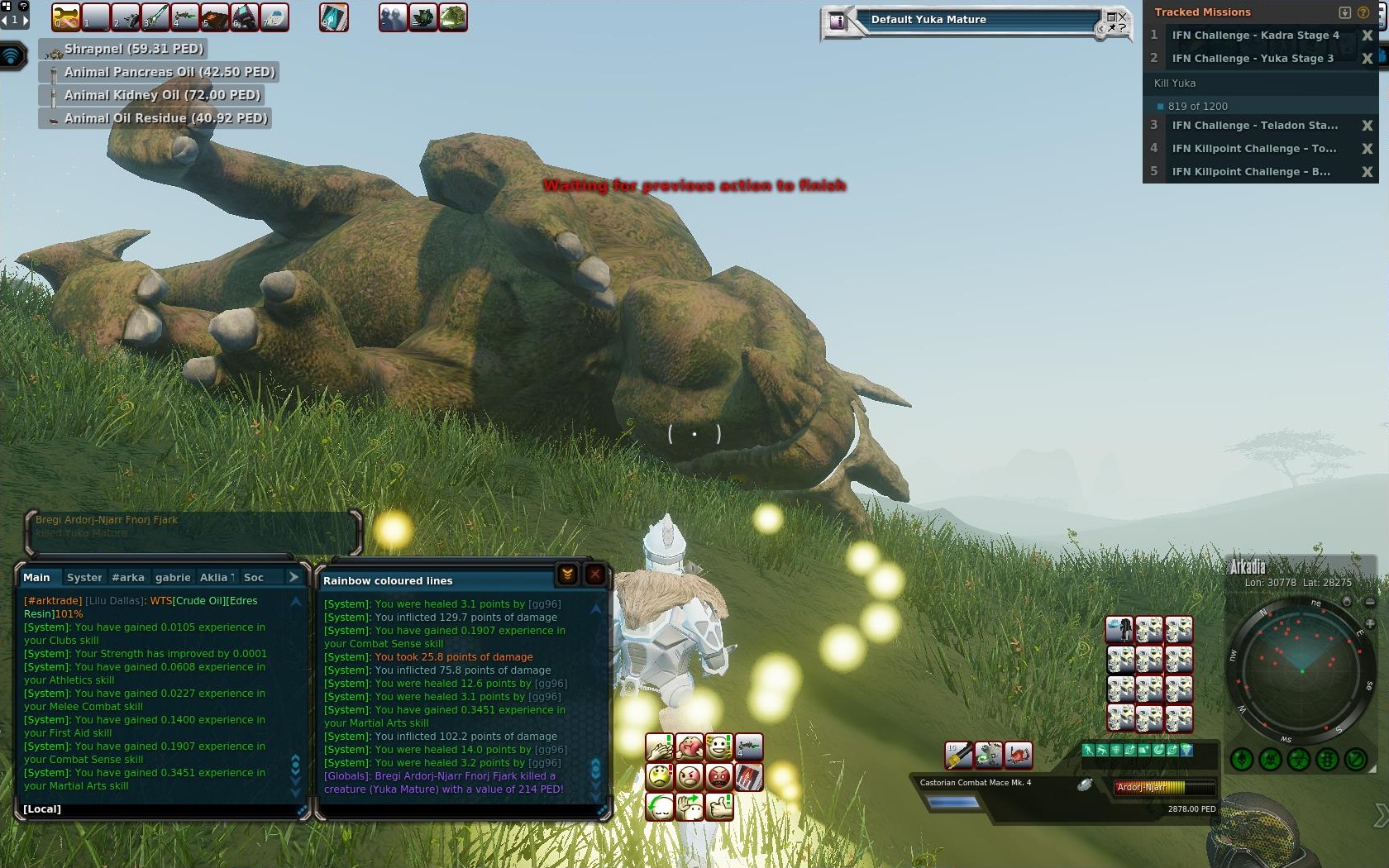
Task: Collapse the Rainbow coloured lines window
Action: click(568, 575)
